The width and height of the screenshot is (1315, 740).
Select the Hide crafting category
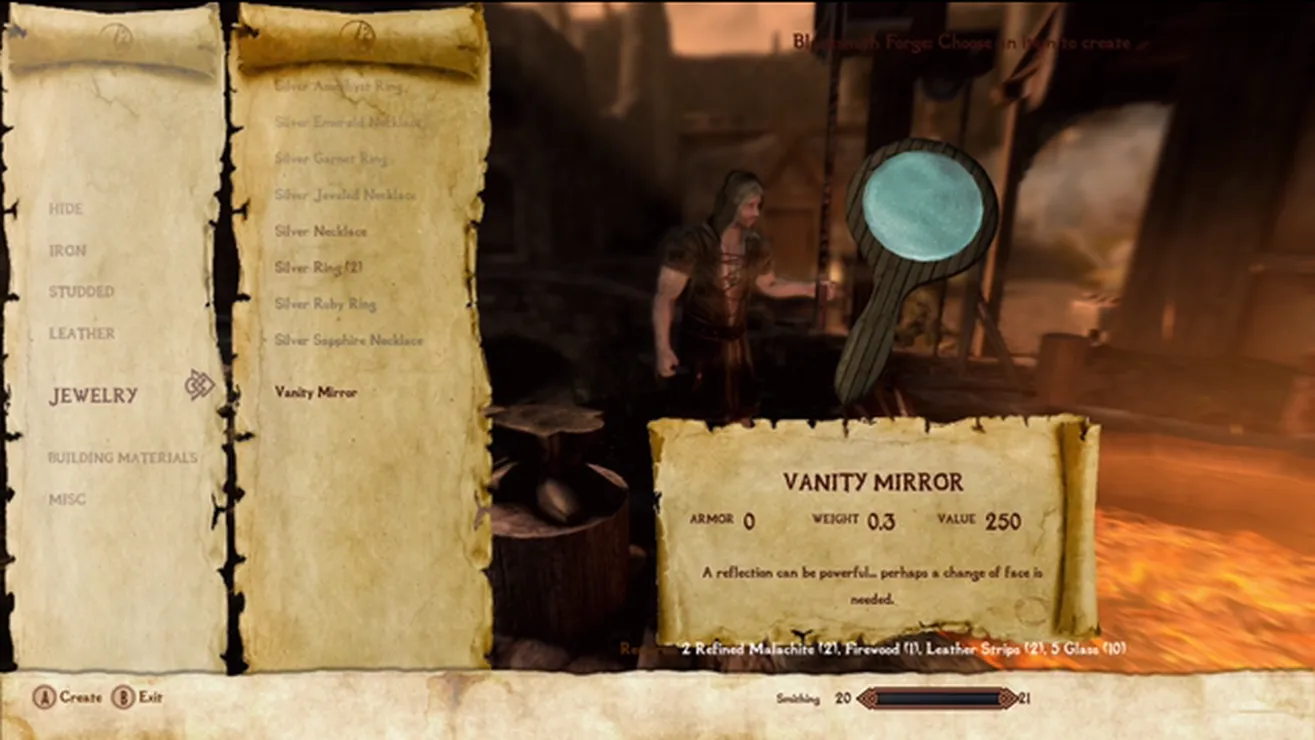tap(66, 209)
